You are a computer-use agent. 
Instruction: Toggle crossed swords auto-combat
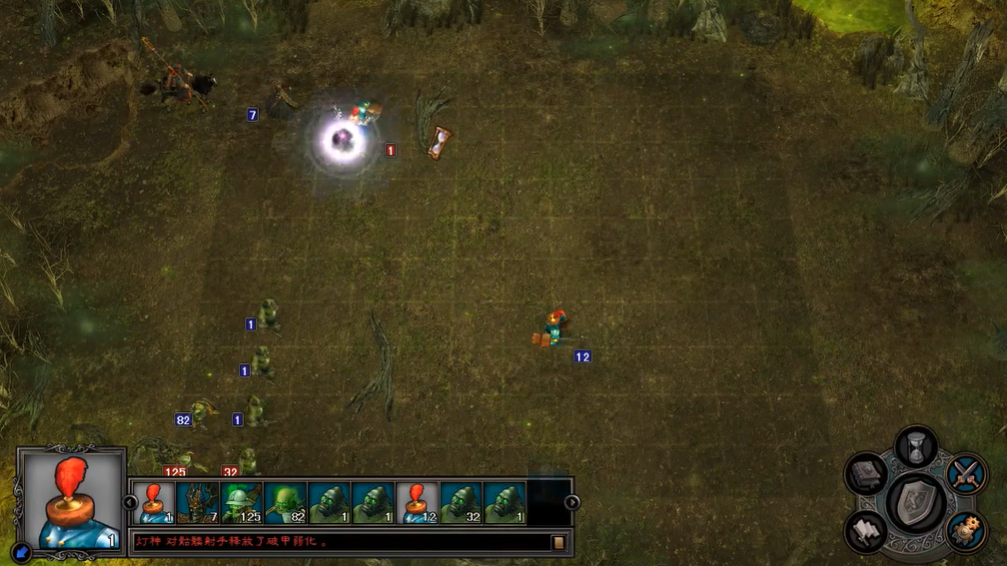tap(966, 474)
